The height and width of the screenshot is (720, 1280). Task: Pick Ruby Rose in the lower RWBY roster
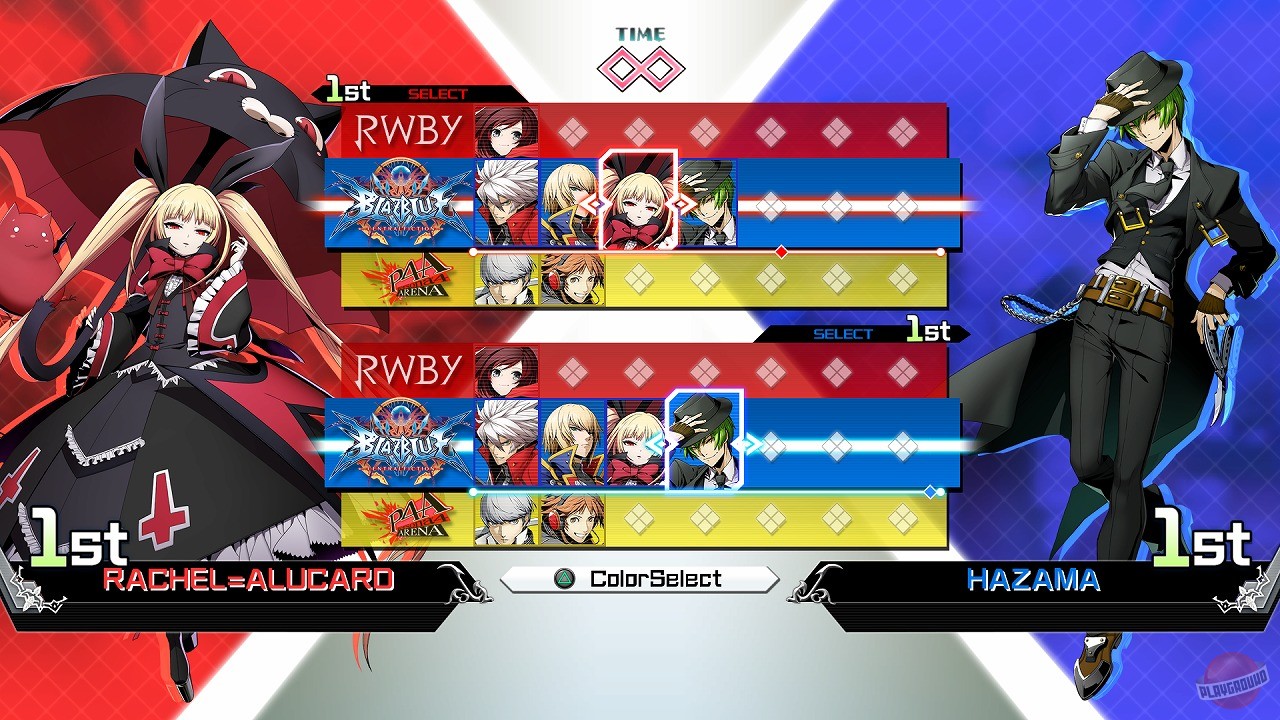click(x=504, y=370)
